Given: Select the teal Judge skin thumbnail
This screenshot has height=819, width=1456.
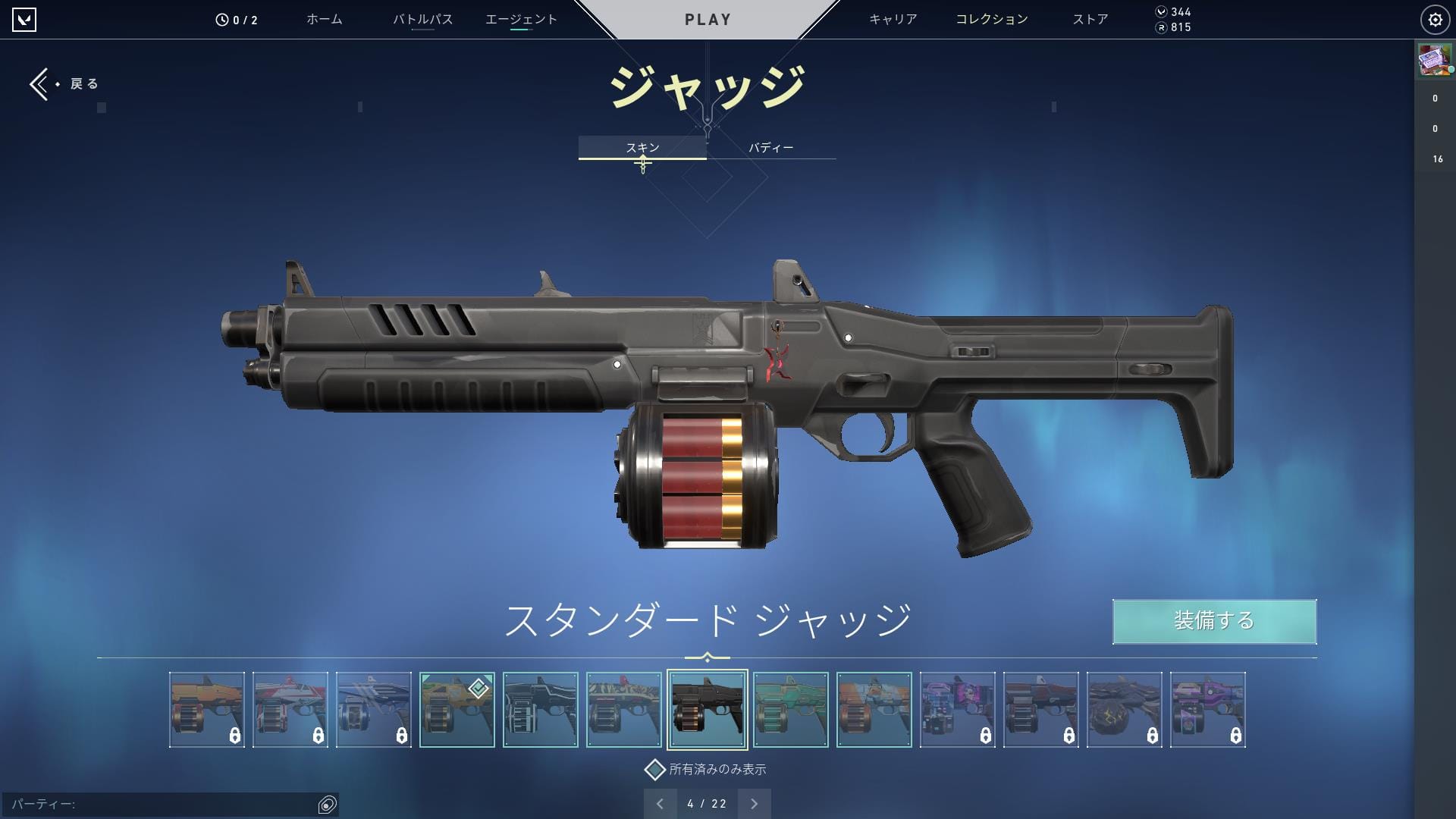Looking at the screenshot, I should click(791, 709).
